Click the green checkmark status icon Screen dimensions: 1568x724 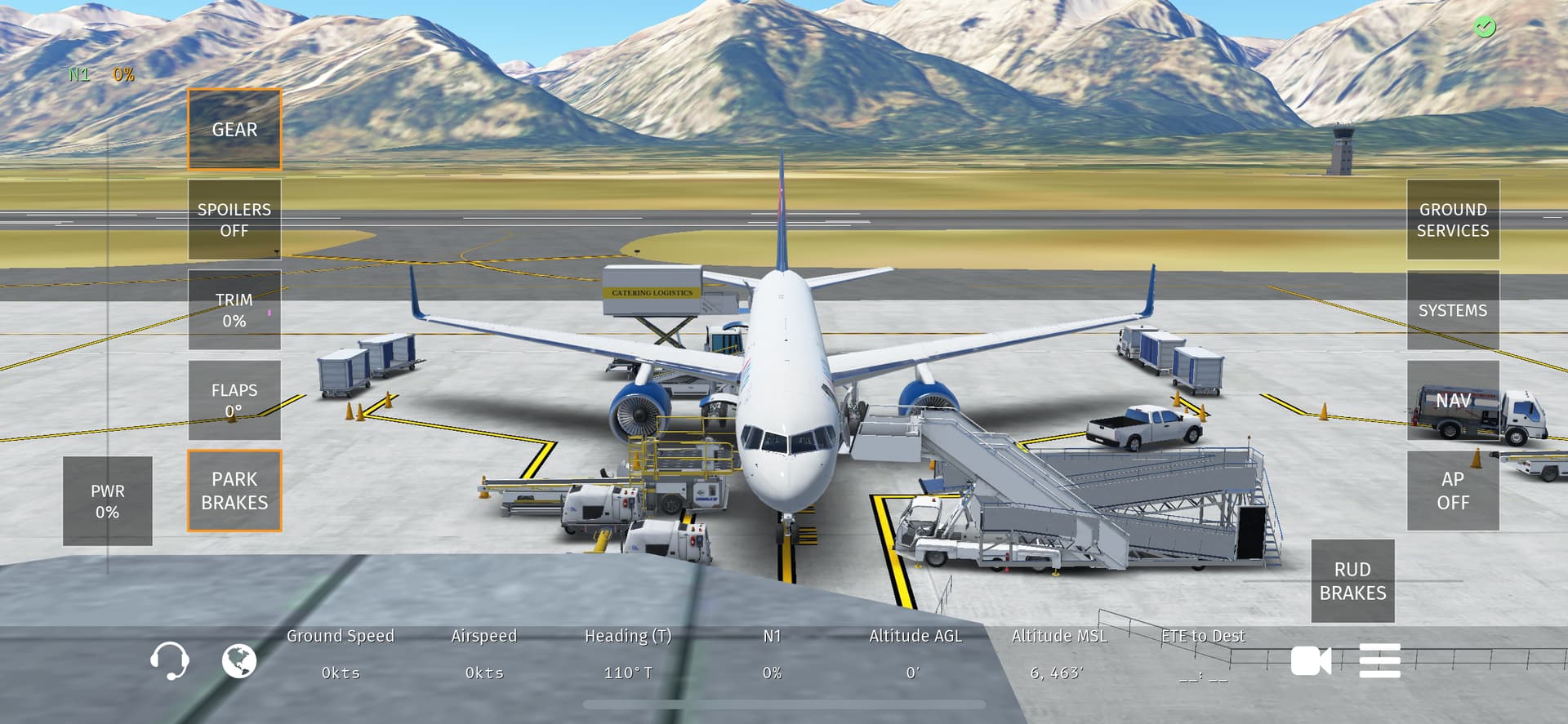click(1484, 28)
